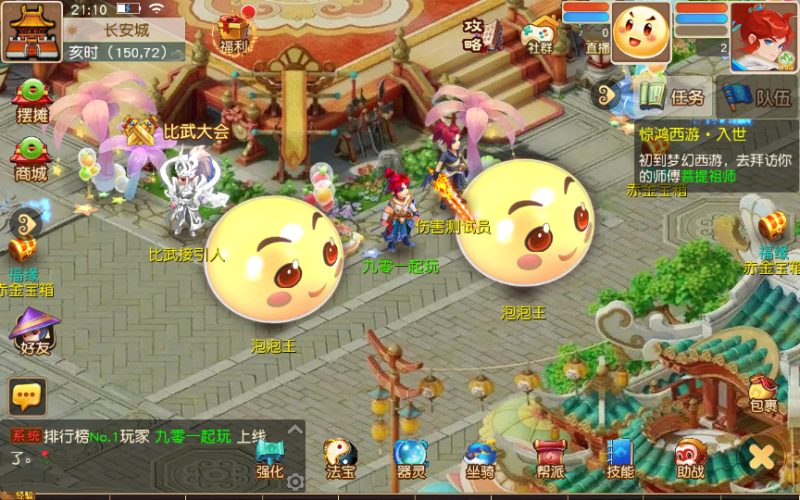Open the 器灵 artifact spirit menu
The height and width of the screenshot is (500, 800).
click(x=410, y=459)
